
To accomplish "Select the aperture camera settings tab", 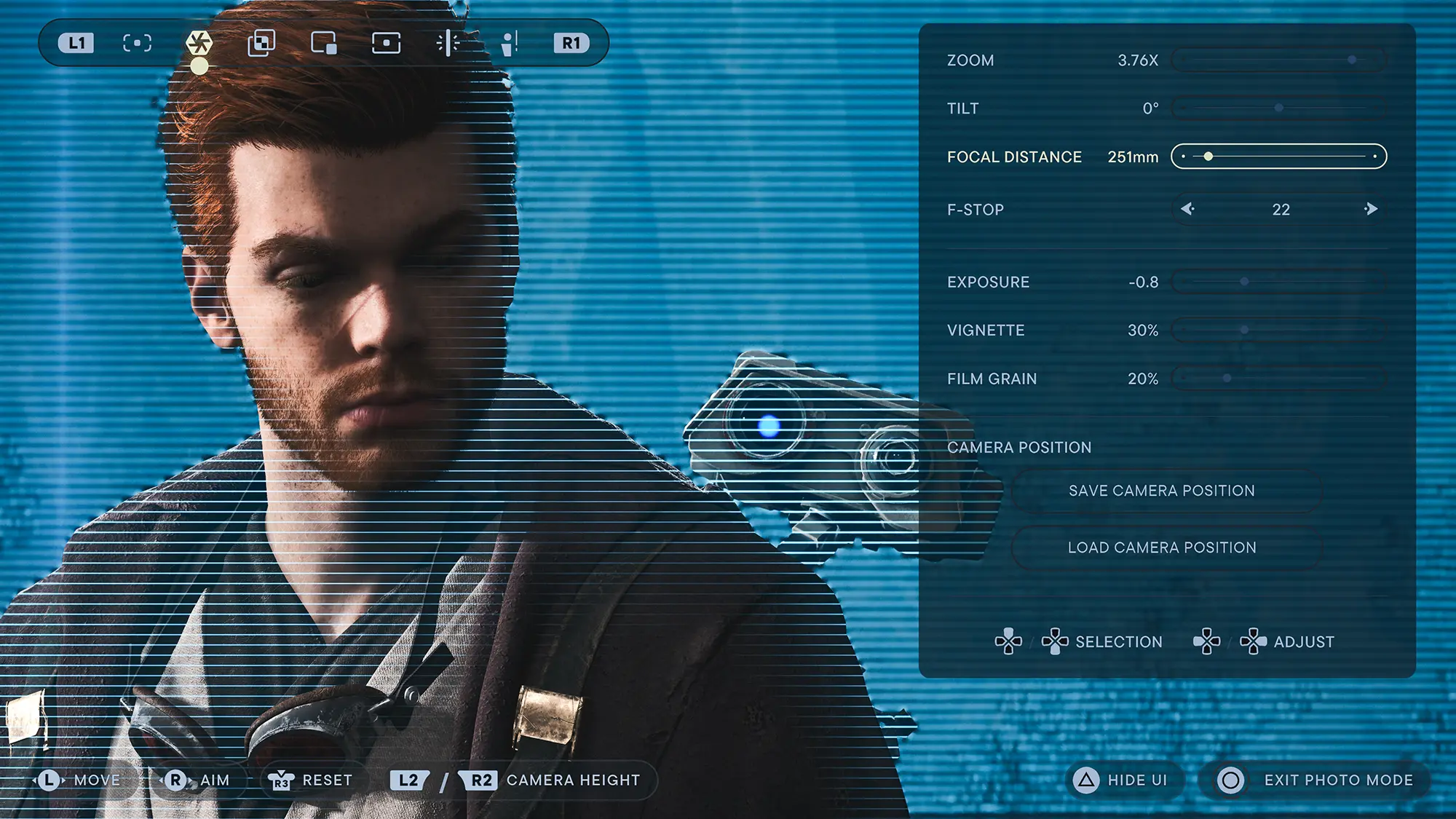I will click(x=199, y=43).
